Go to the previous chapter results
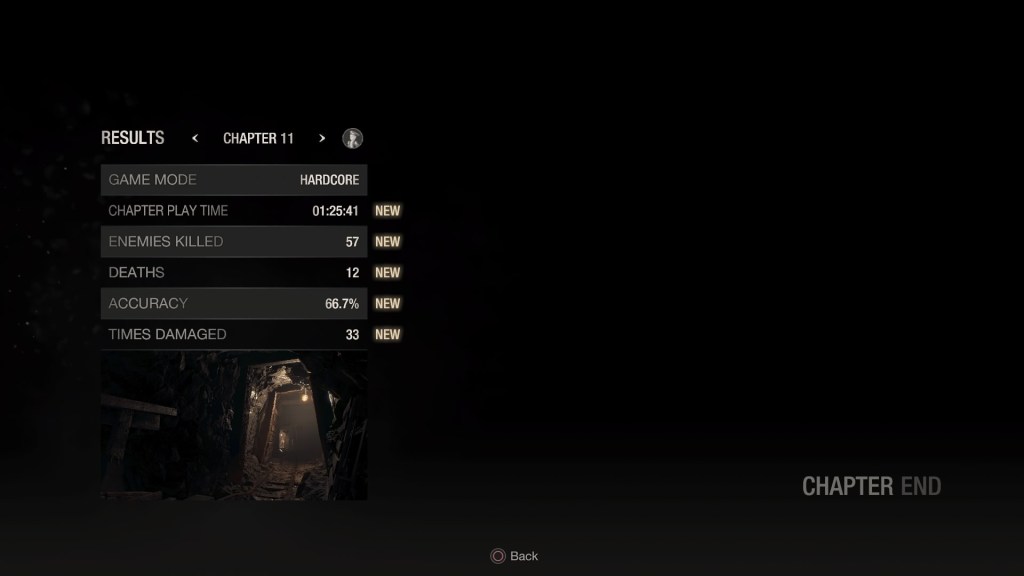The height and width of the screenshot is (576, 1024). click(195, 138)
